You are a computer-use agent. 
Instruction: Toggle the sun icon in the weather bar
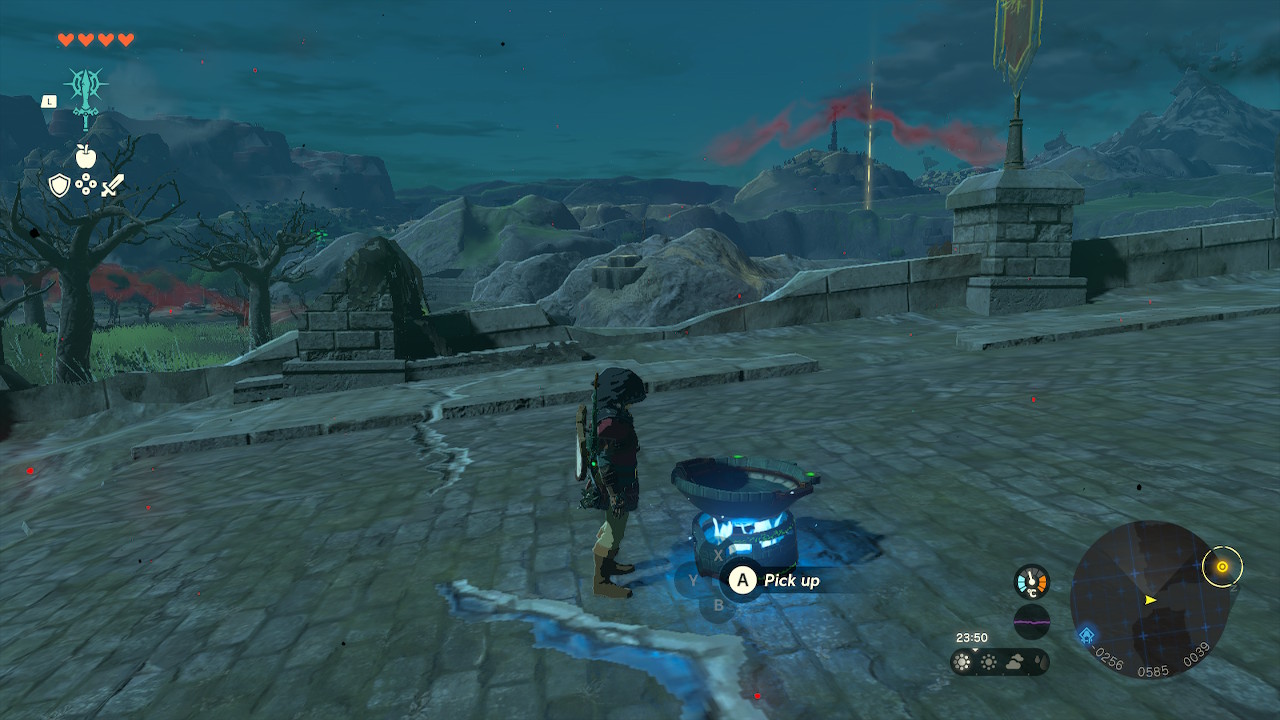(x=961, y=660)
